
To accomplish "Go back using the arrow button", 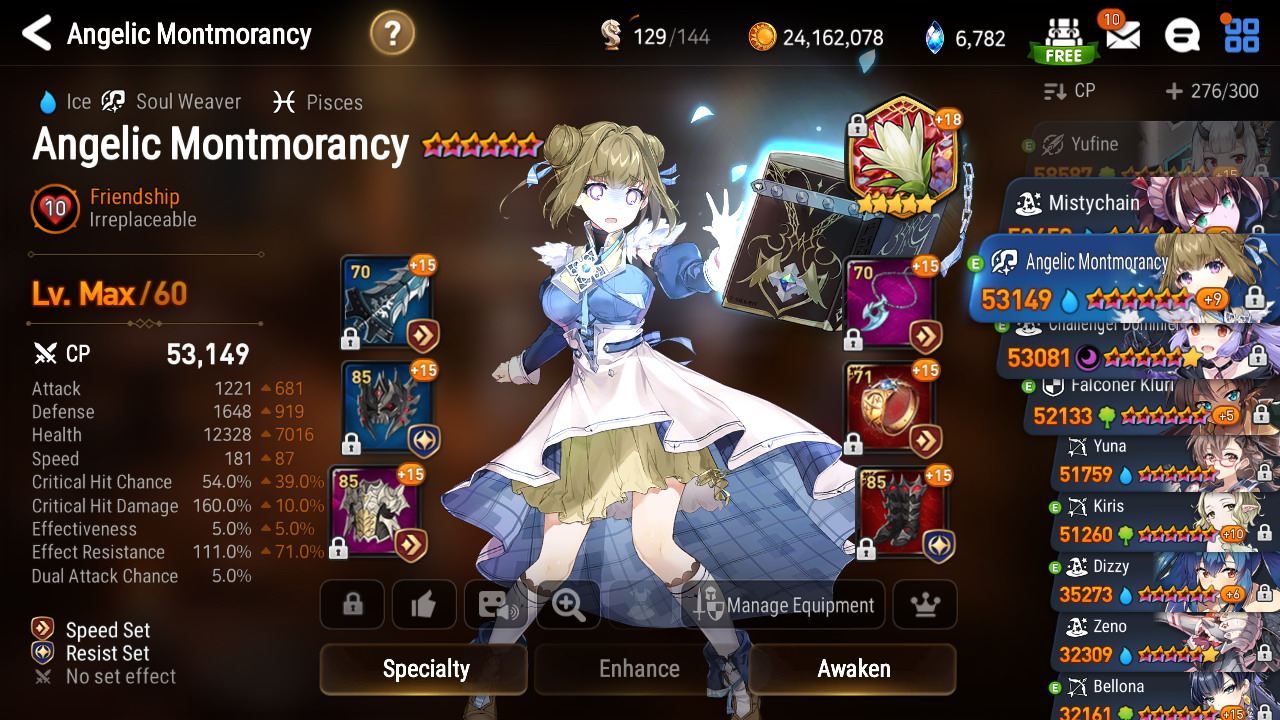I will click(x=37, y=34).
